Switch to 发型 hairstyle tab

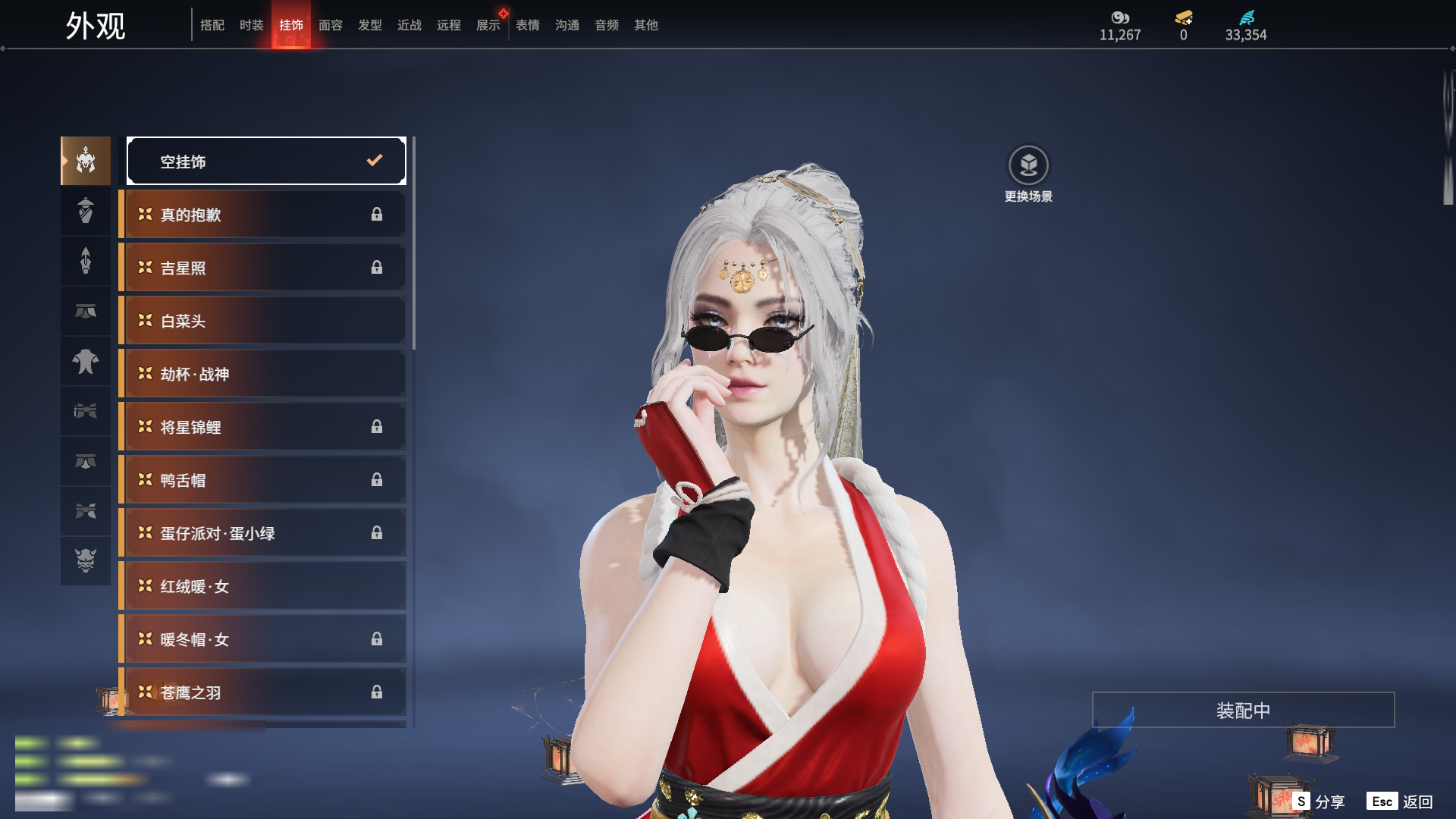370,25
